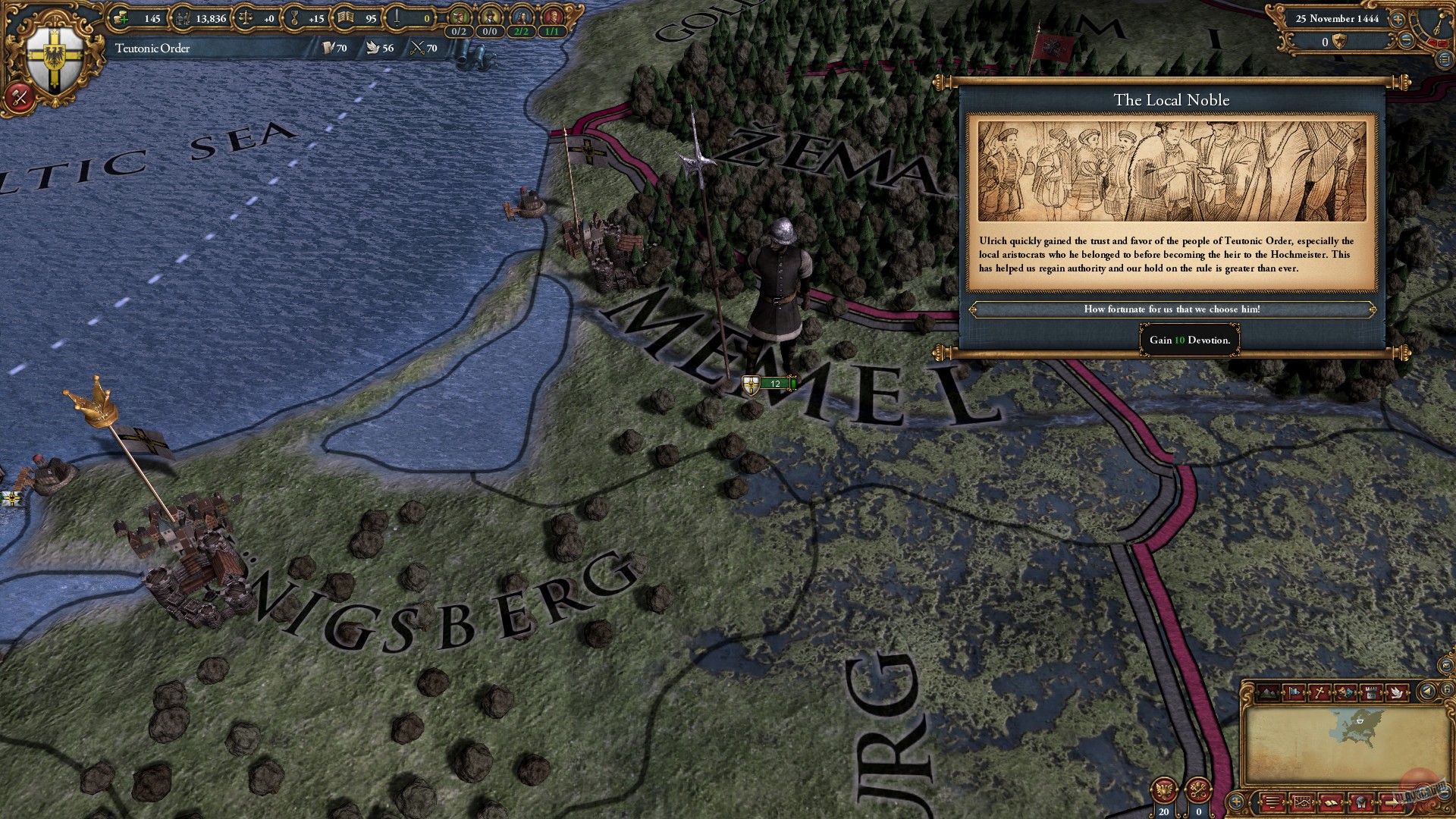Select the terrain mapmode icon

point(1267,693)
